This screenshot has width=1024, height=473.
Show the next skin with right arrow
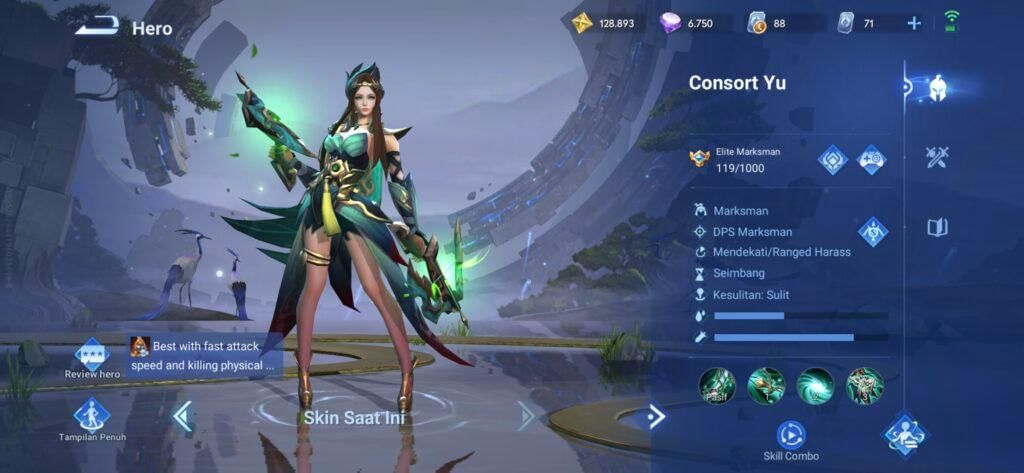click(x=526, y=415)
